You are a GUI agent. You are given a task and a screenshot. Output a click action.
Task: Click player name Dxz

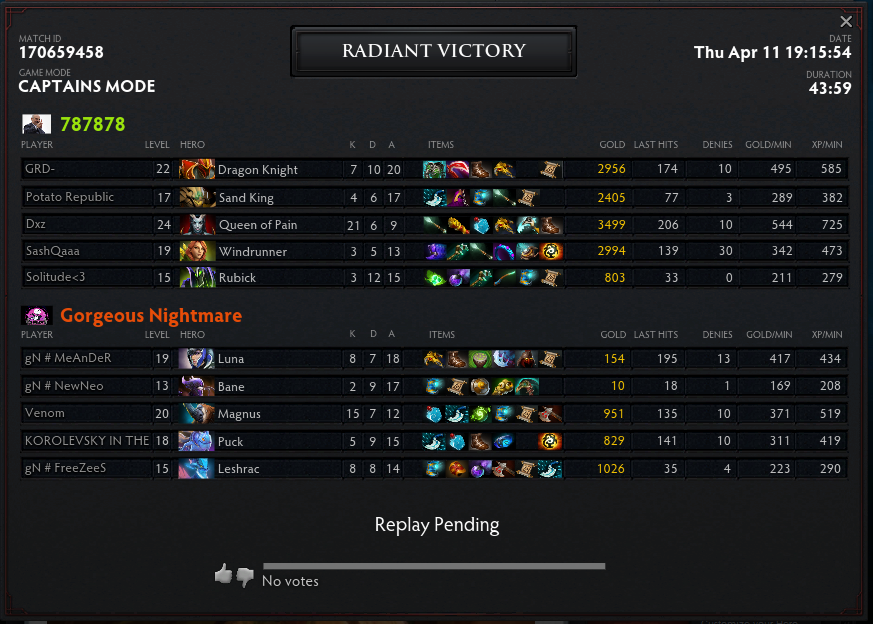(x=36, y=224)
